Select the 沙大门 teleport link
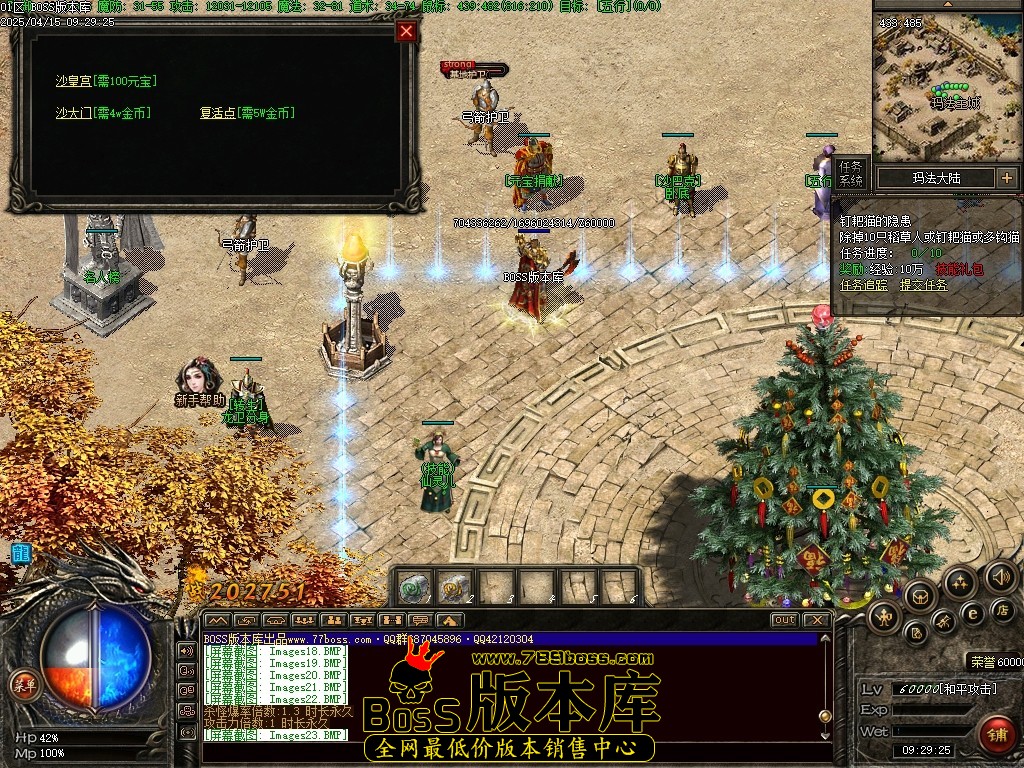 (73, 113)
